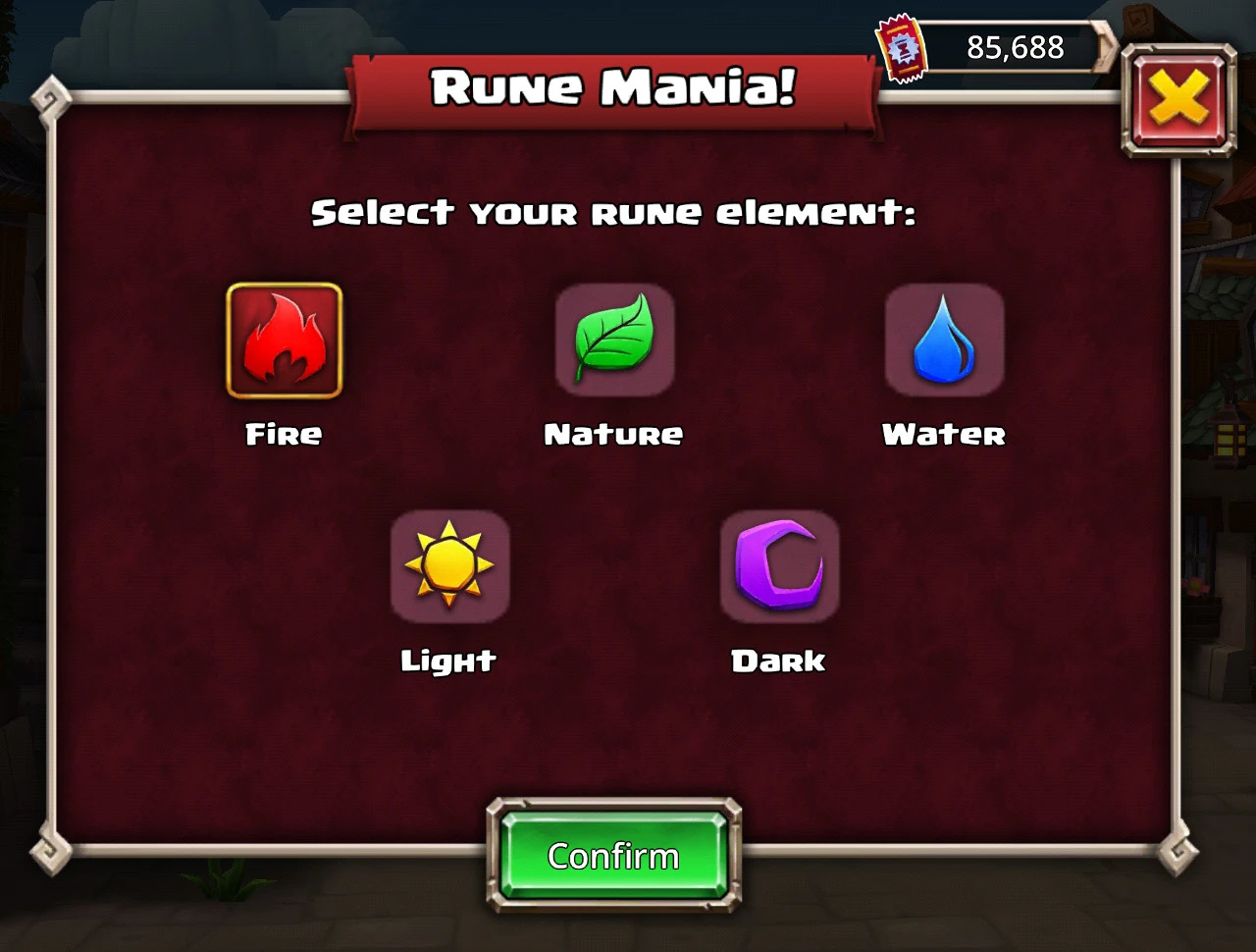1256x952 pixels.
Task: Choose Nature as your rune element option
Action: click(x=613, y=434)
